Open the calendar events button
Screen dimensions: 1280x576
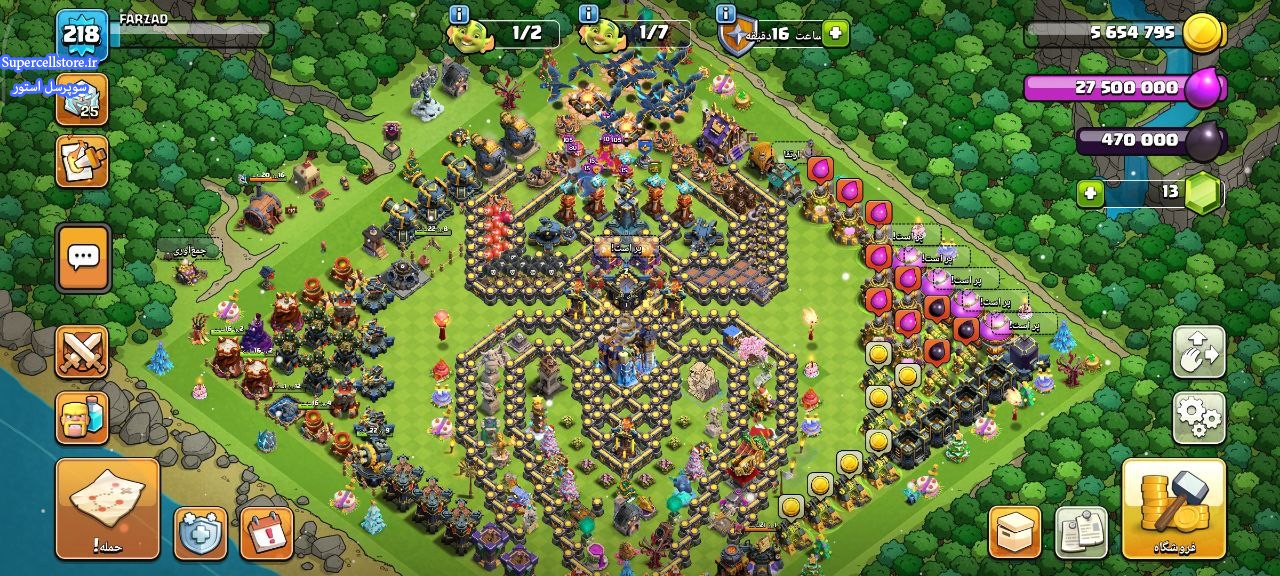tap(267, 532)
